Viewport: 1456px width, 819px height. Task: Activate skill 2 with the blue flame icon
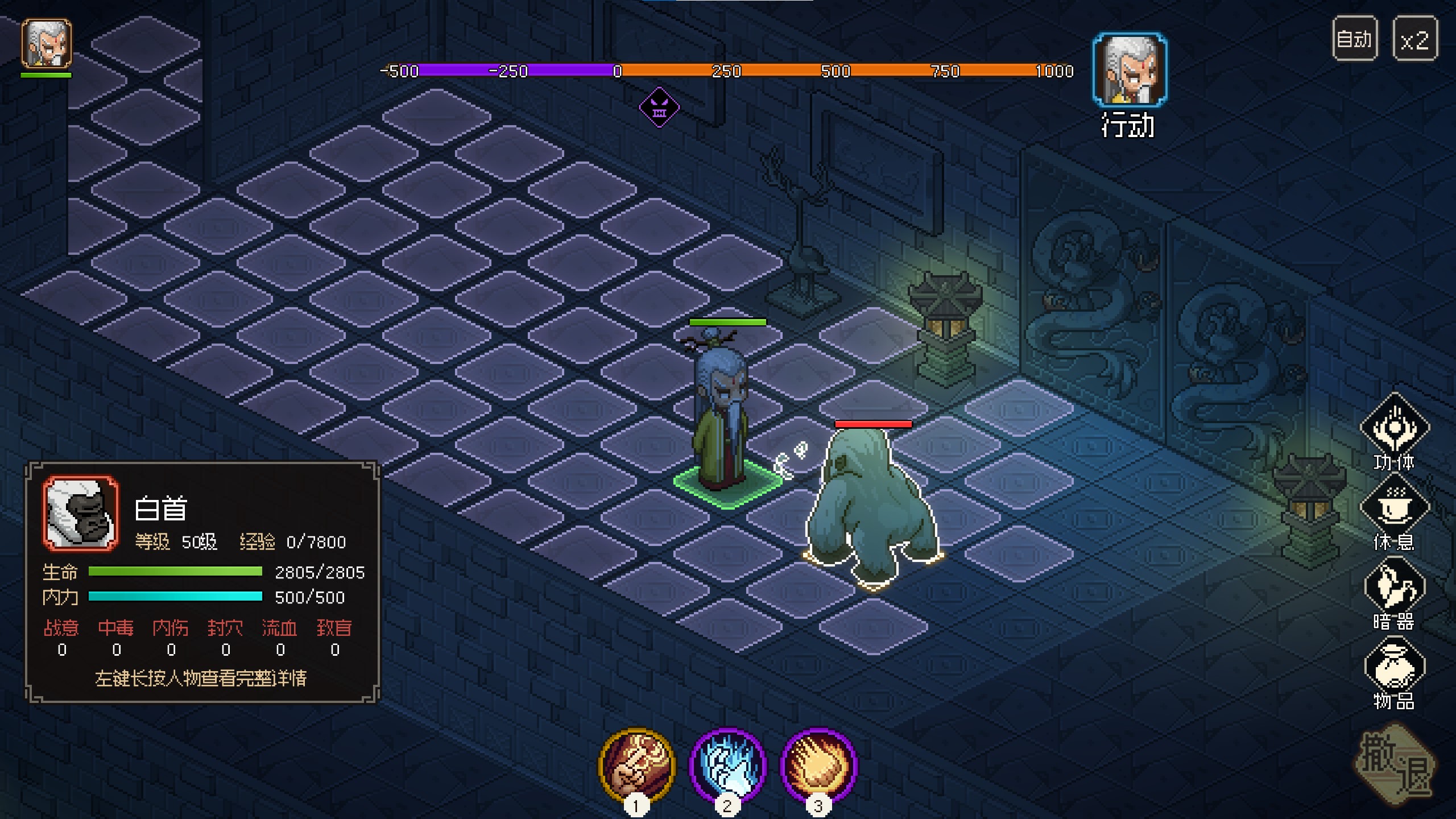[x=727, y=765]
